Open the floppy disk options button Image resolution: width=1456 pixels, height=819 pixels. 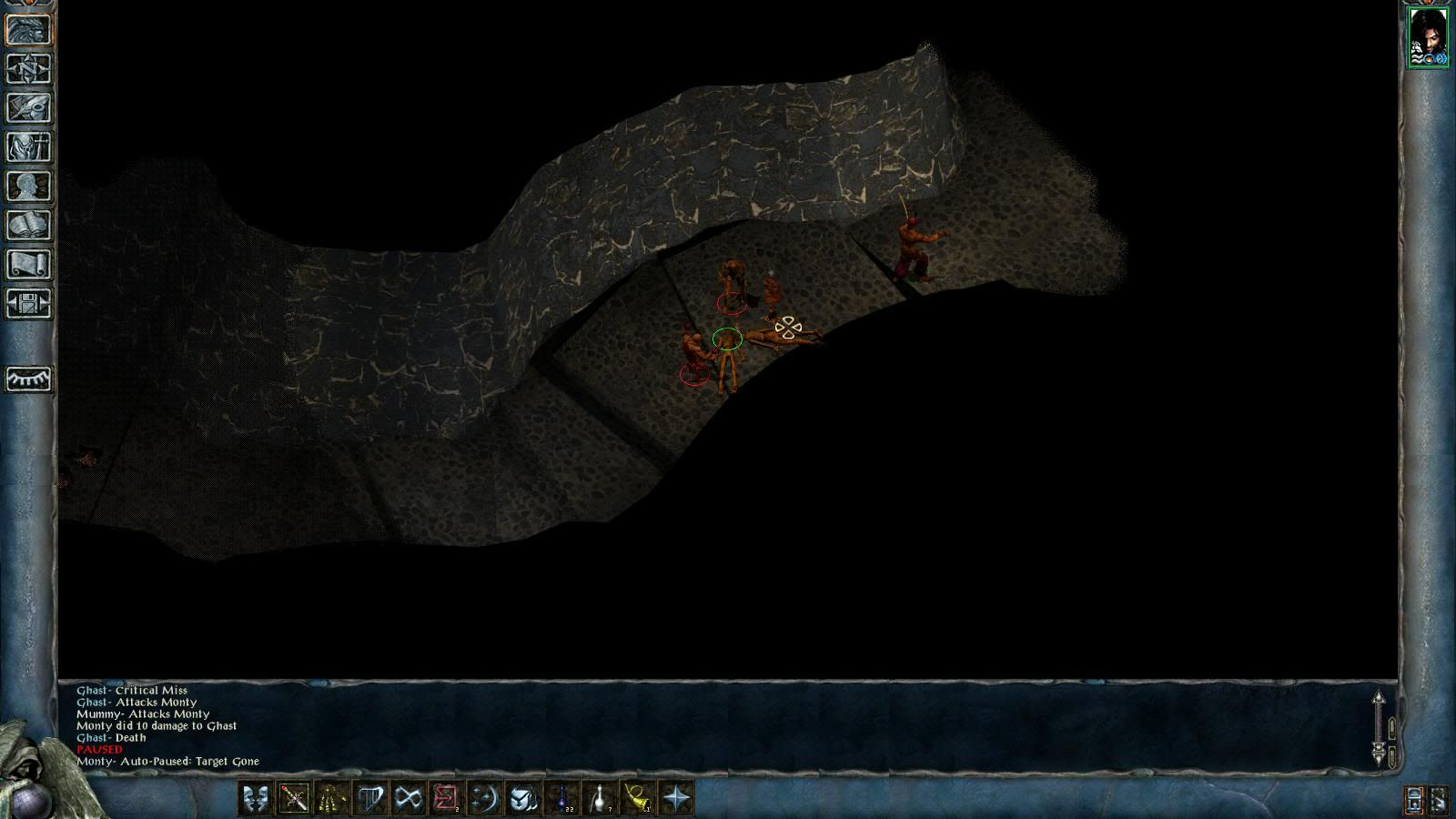pos(28,304)
